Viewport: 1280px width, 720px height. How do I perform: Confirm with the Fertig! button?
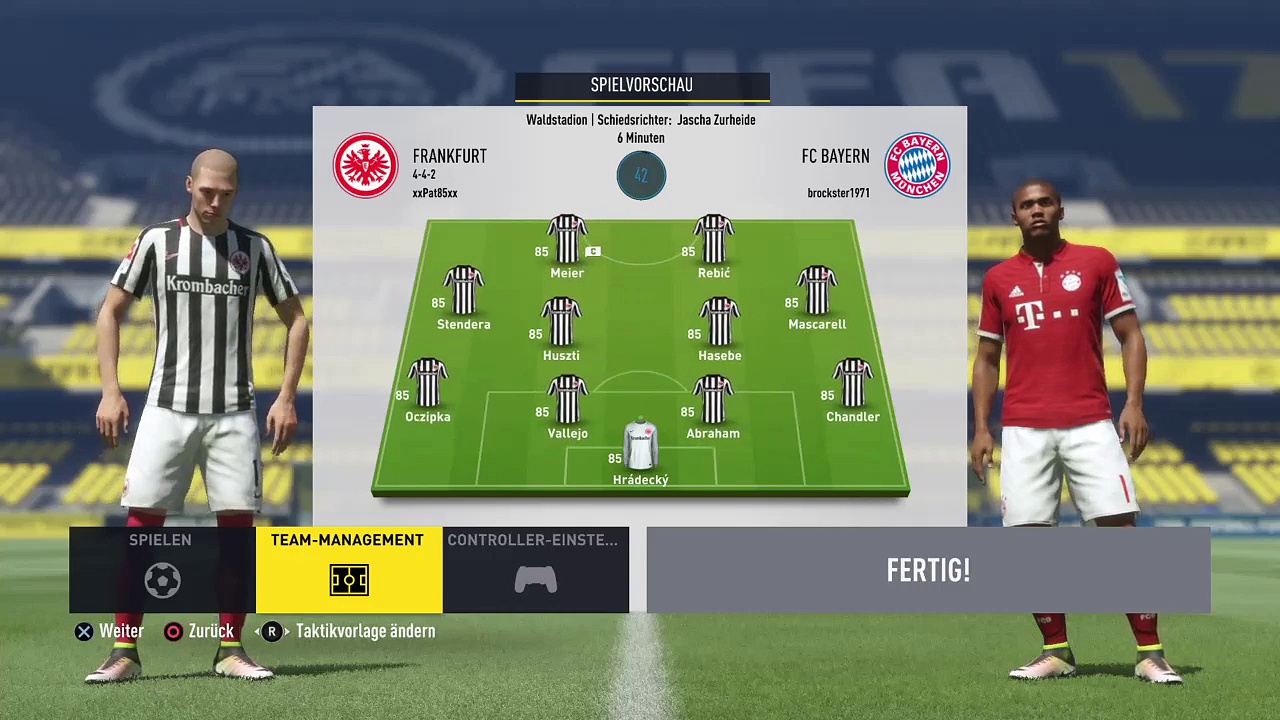click(x=928, y=570)
